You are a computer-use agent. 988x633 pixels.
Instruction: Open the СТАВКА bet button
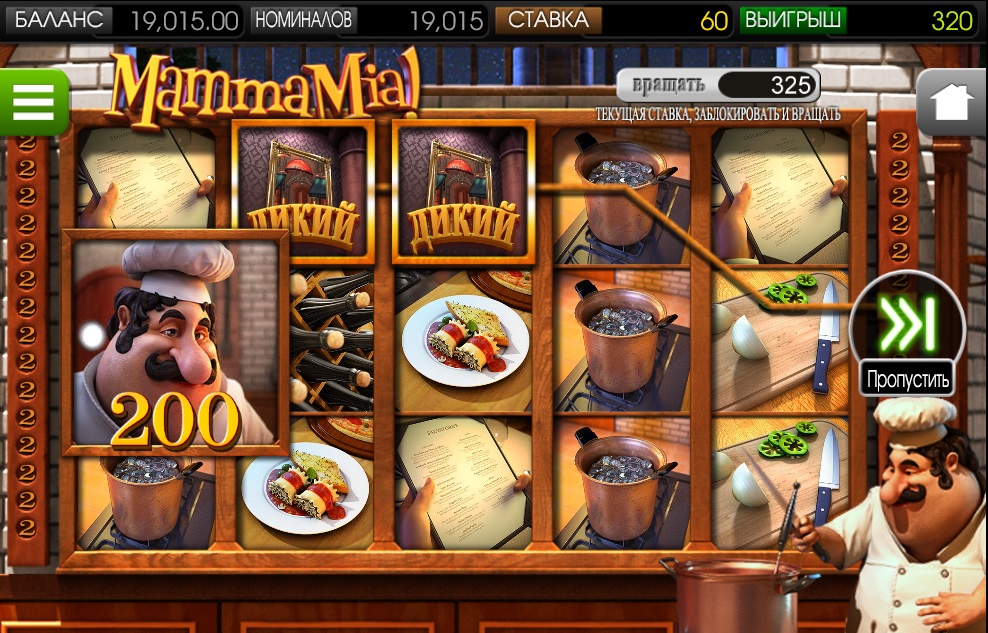(x=548, y=20)
